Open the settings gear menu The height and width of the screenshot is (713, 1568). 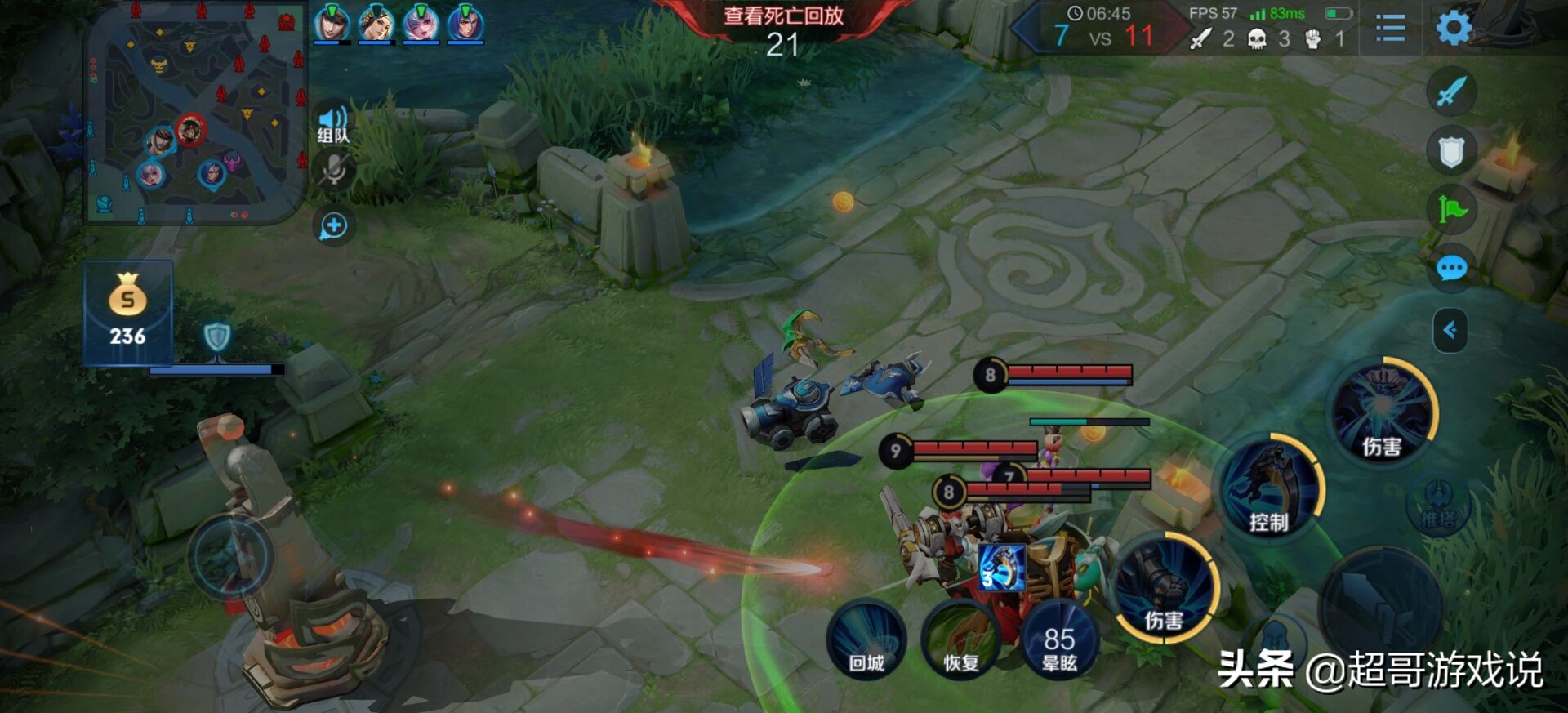point(1453,29)
